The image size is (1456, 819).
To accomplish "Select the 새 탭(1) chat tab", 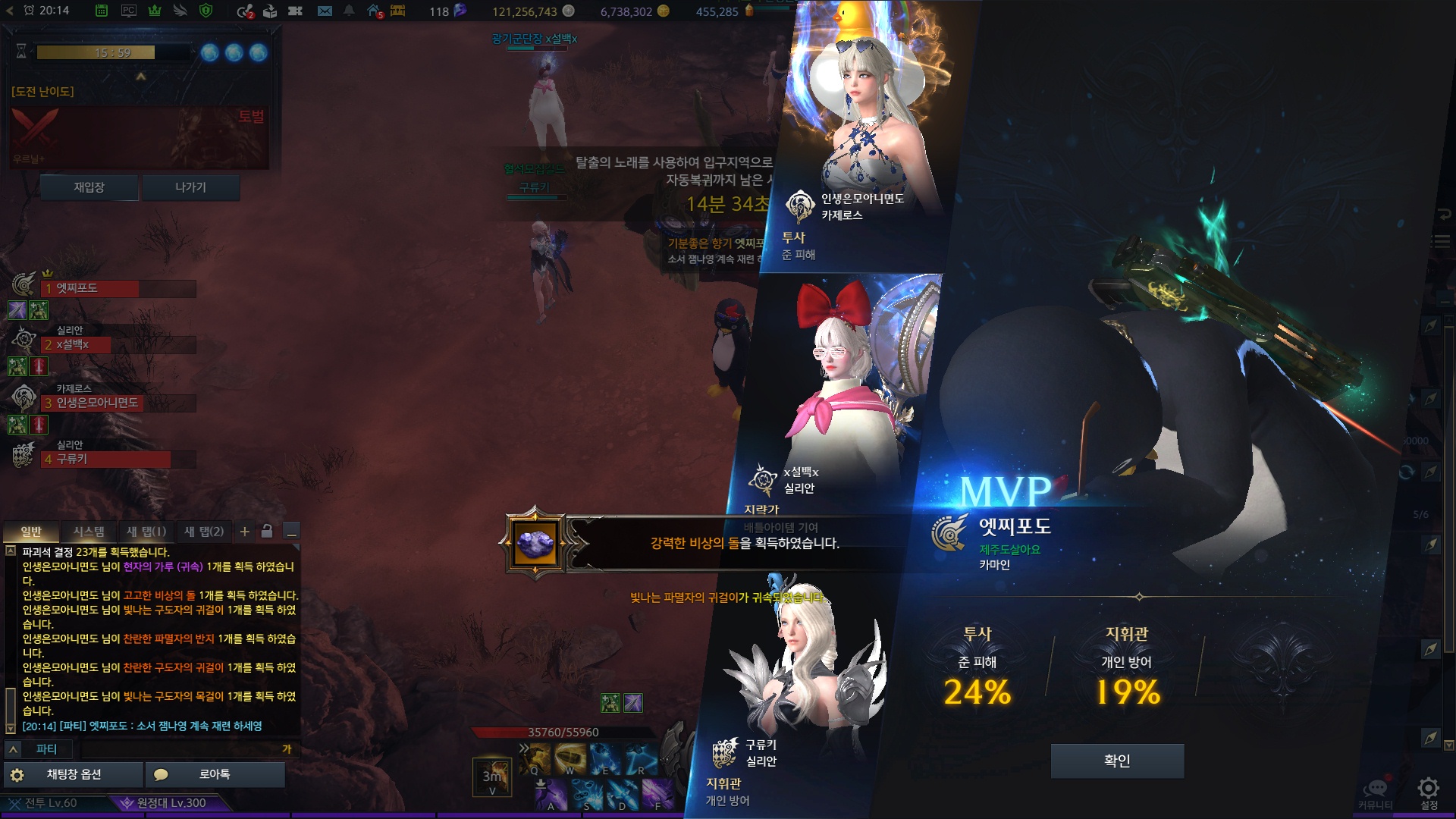I will 146,532.
